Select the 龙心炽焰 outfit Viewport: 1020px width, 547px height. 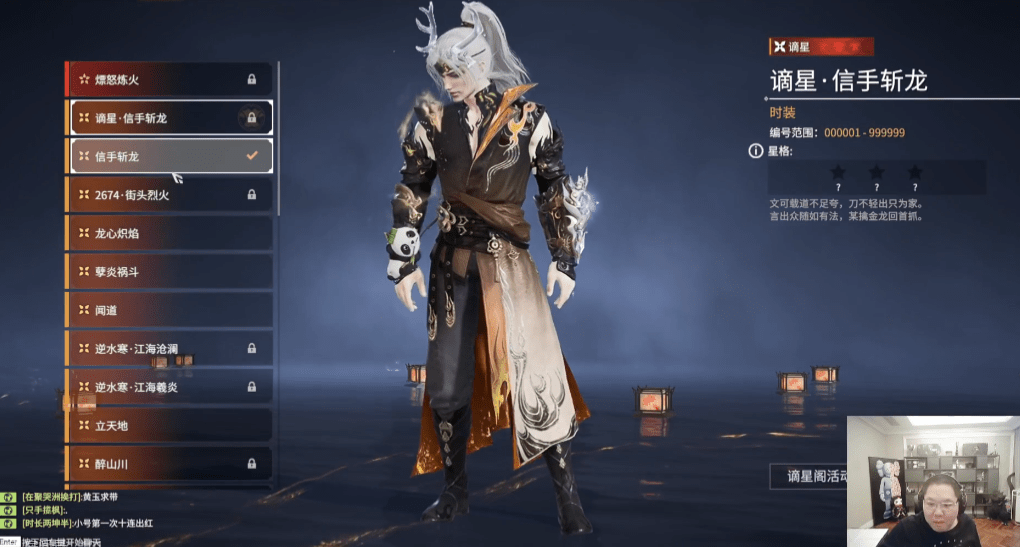coord(168,233)
